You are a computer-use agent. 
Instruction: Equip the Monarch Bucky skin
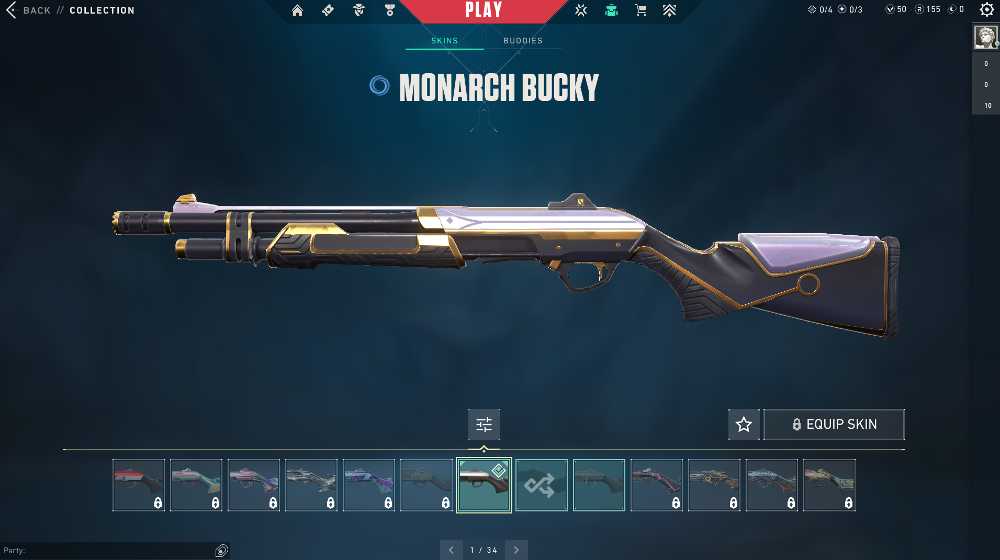pyautogui.click(x=834, y=424)
